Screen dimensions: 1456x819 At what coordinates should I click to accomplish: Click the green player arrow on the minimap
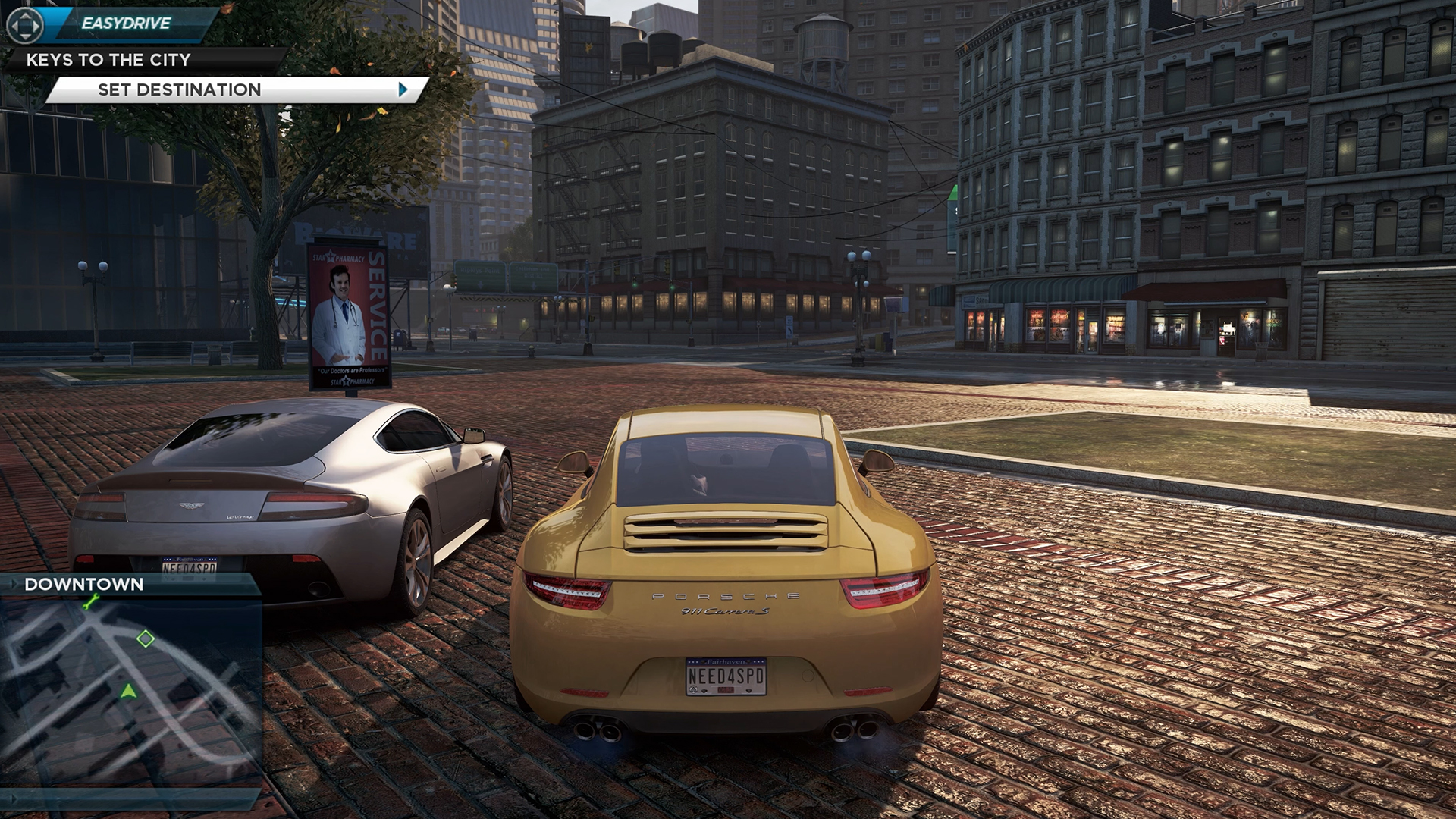pos(129,692)
